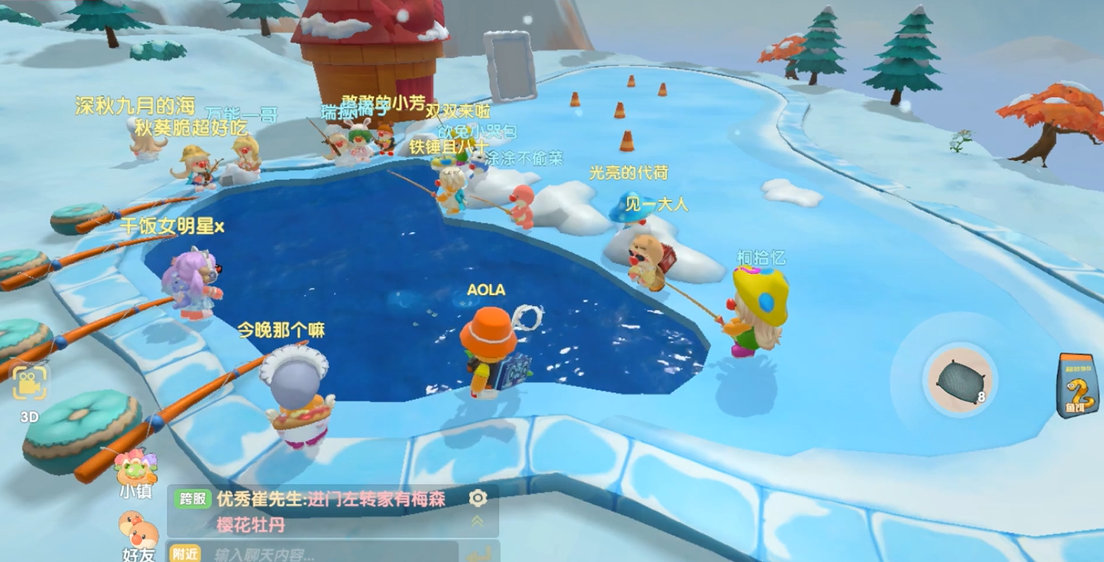The height and width of the screenshot is (562, 1104).
Task: Expand the chat log with the double arrow
Action: coord(478,522)
